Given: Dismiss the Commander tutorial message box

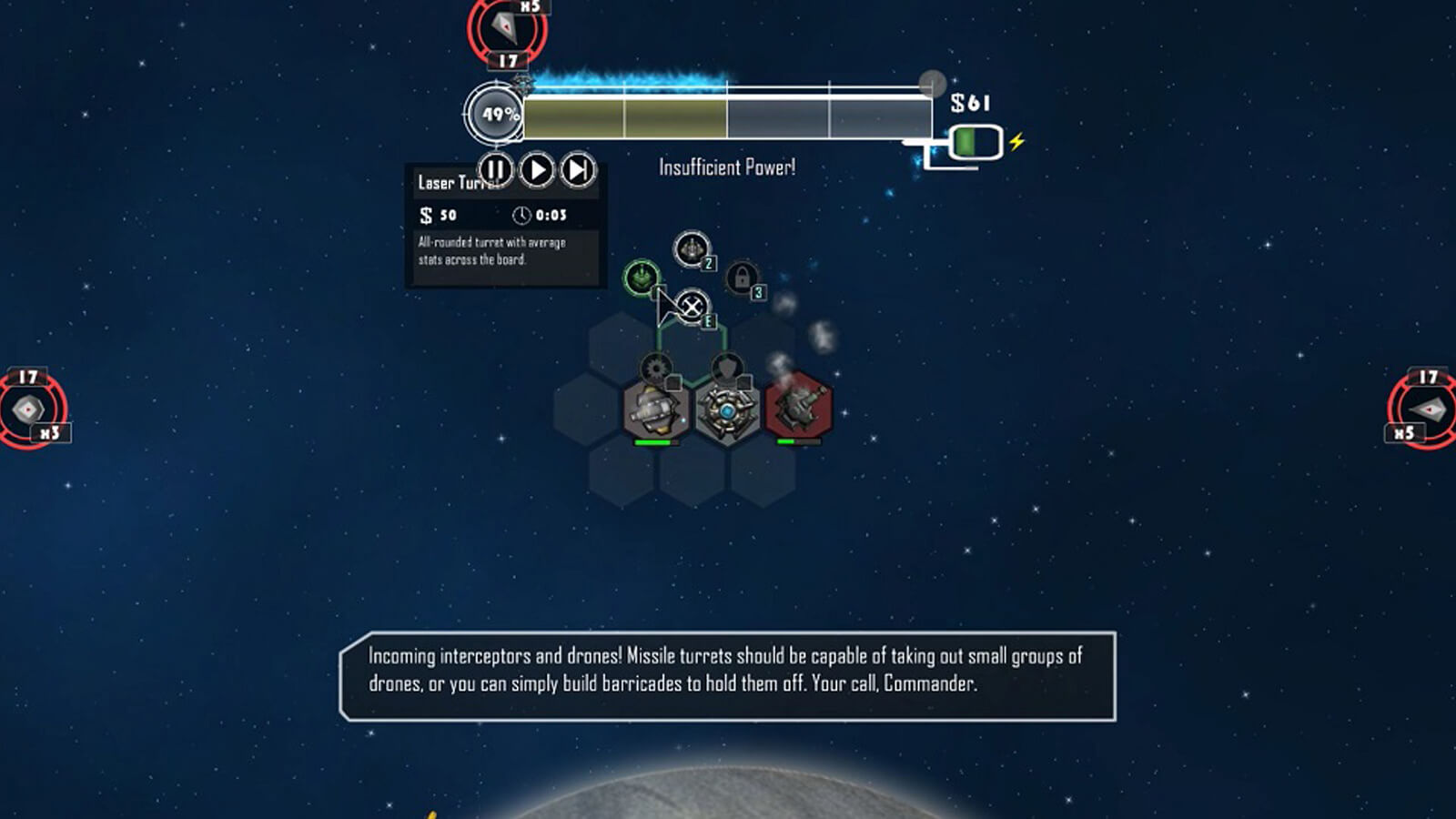Looking at the screenshot, I should pyautogui.click(x=727, y=675).
